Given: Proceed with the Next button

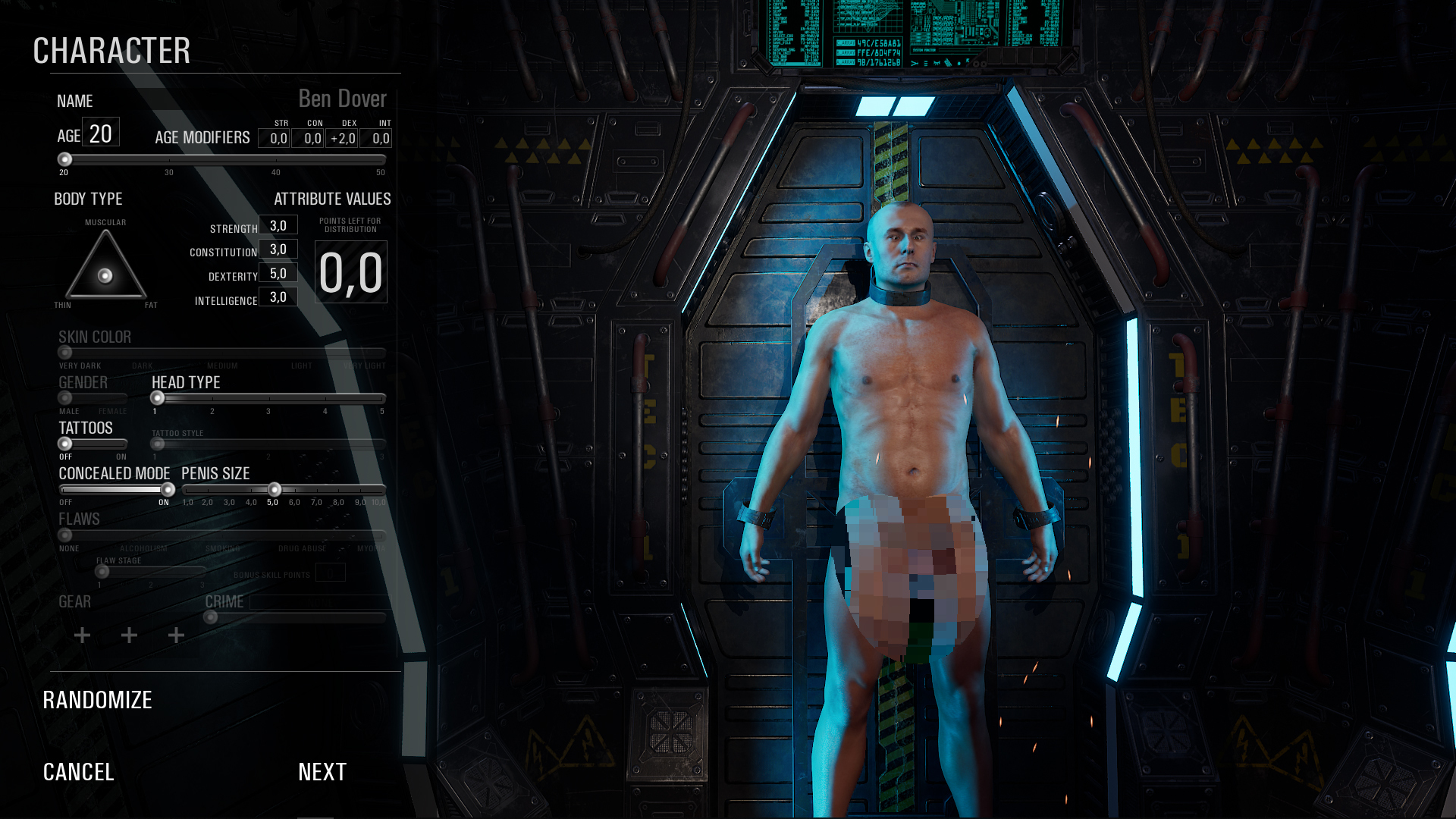Looking at the screenshot, I should (322, 772).
